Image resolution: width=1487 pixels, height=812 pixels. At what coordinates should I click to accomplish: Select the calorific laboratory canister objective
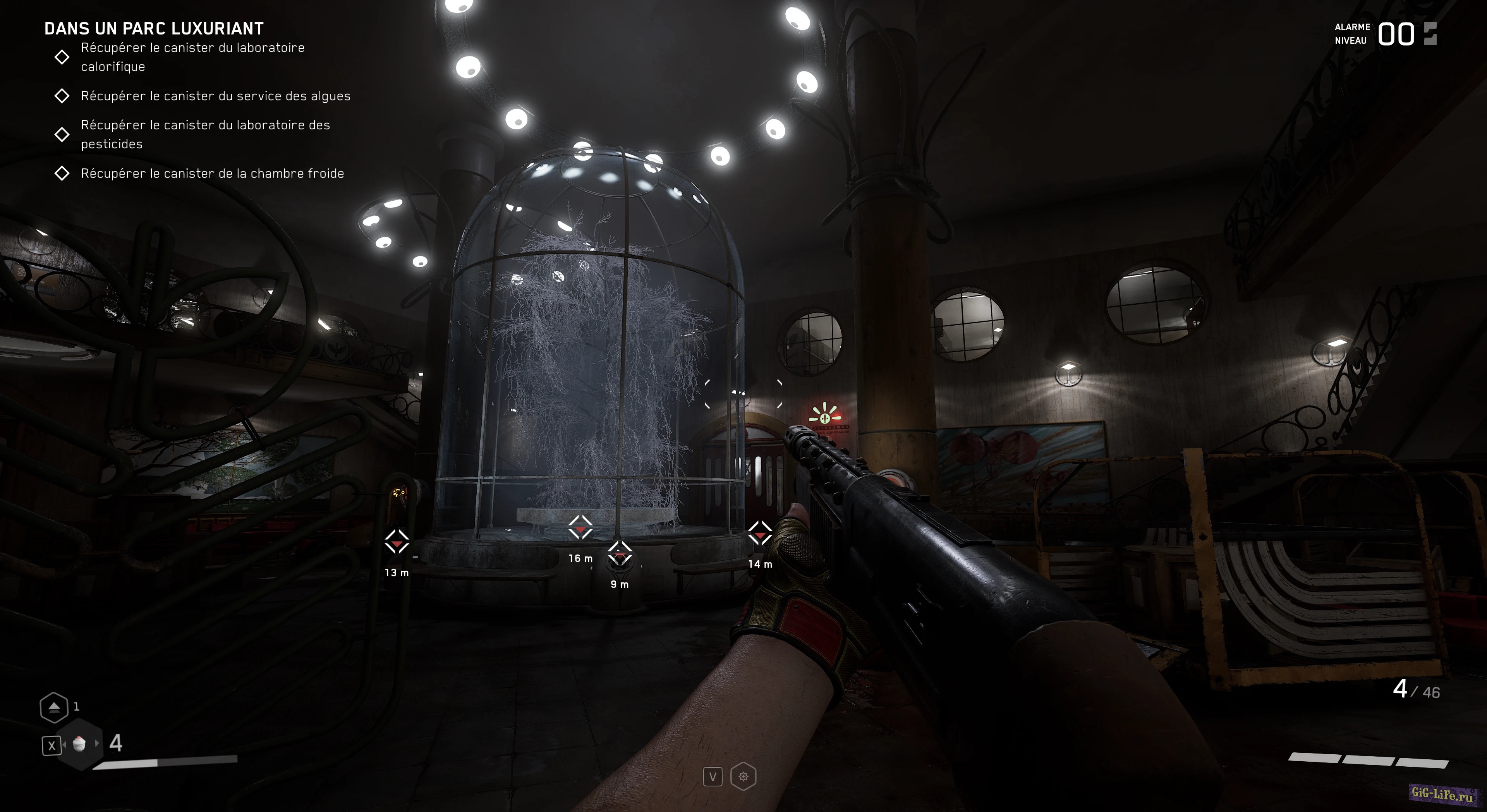tap(193, 57)
